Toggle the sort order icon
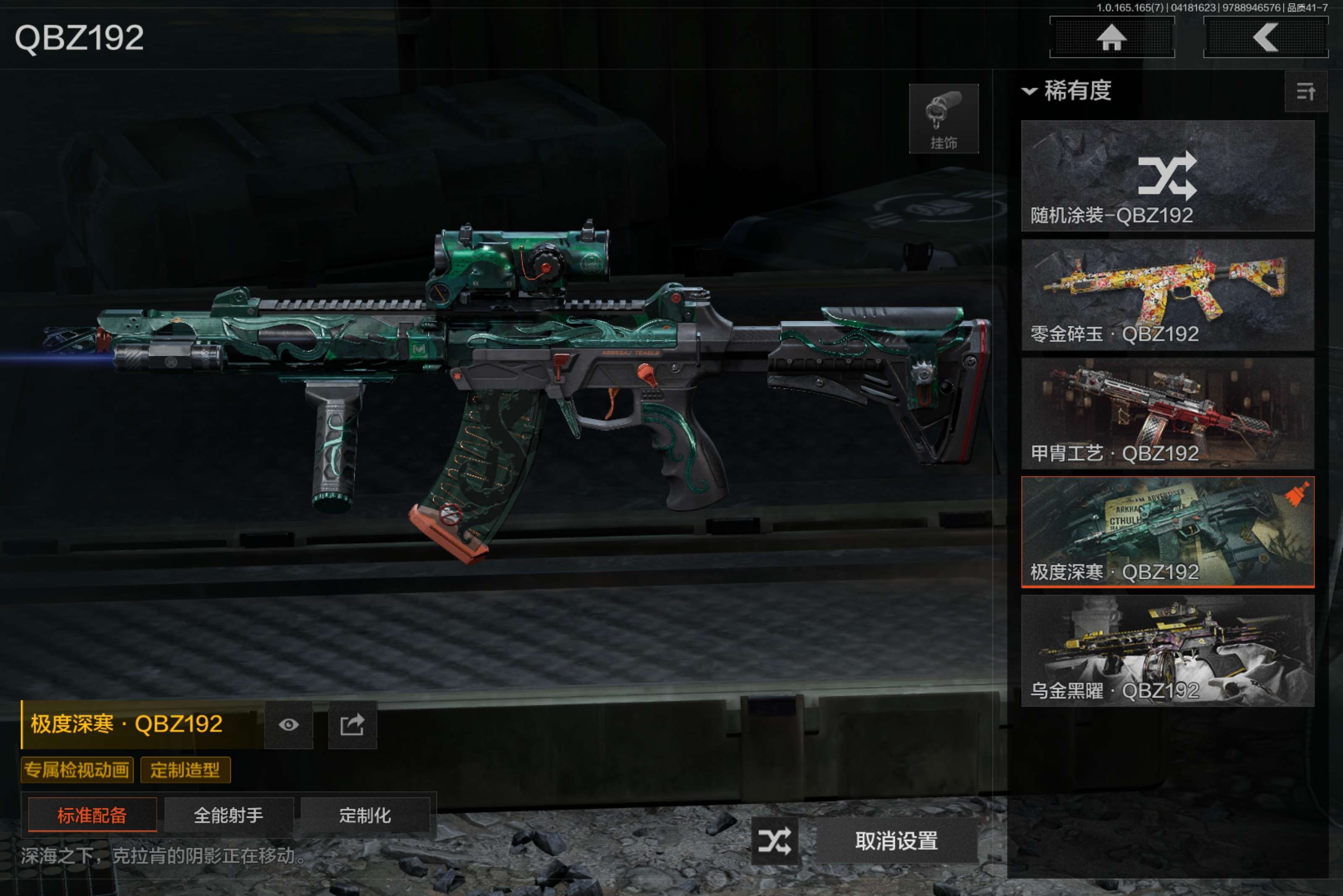 point(1305,91)
